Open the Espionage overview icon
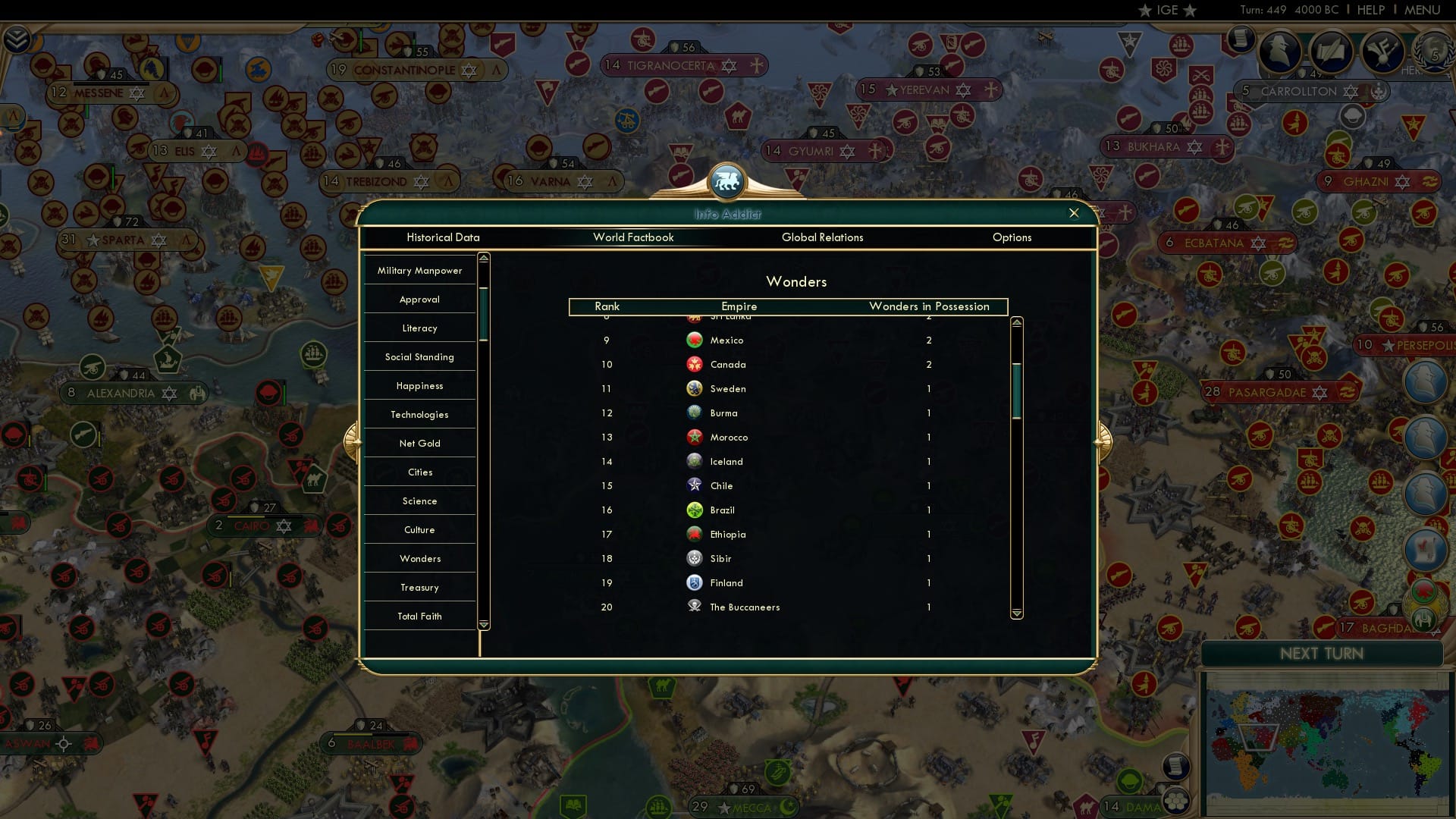The height and width of the screenshot is (819, 1456). 1279,52
